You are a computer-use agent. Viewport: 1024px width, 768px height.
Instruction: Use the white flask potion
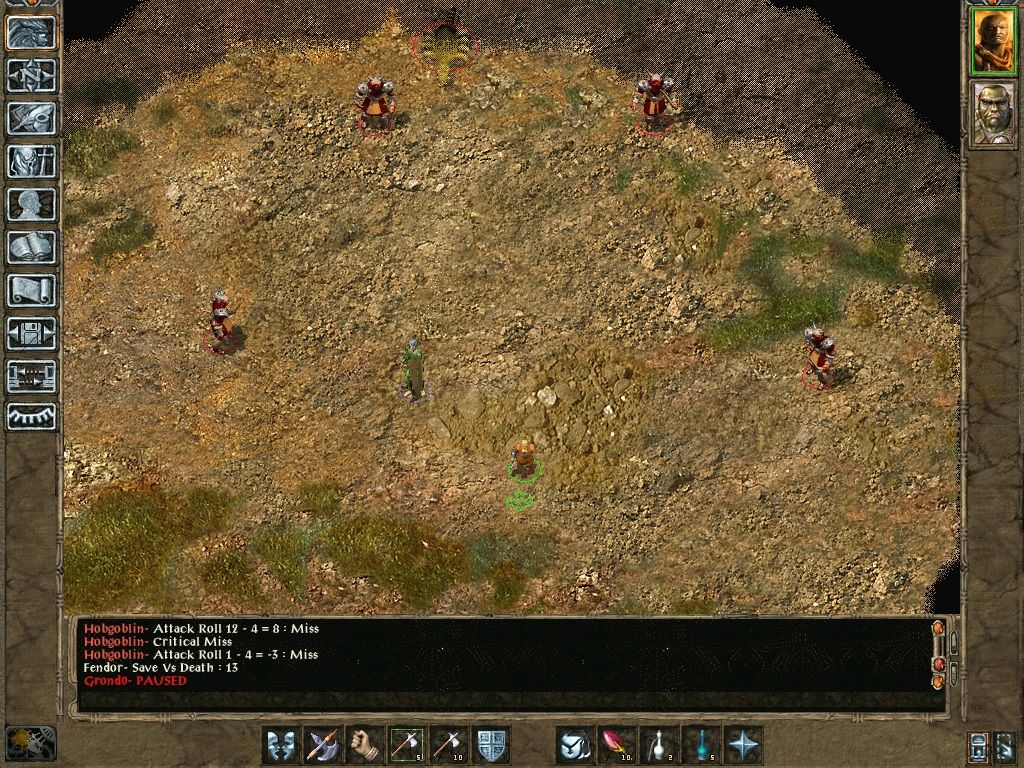point(658,745)
